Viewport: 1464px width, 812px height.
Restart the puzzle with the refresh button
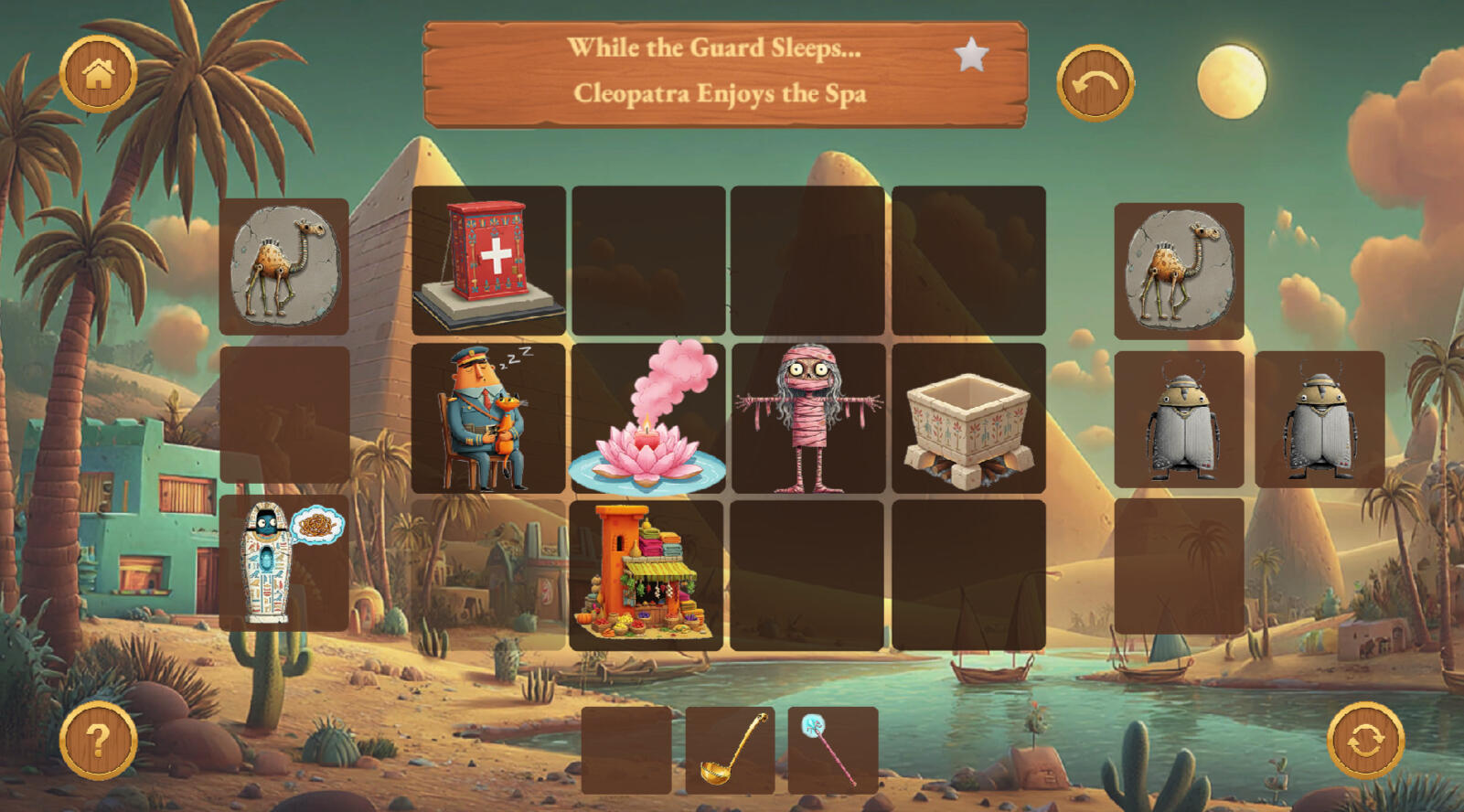pyautogui.click(x=1365, y=740)
